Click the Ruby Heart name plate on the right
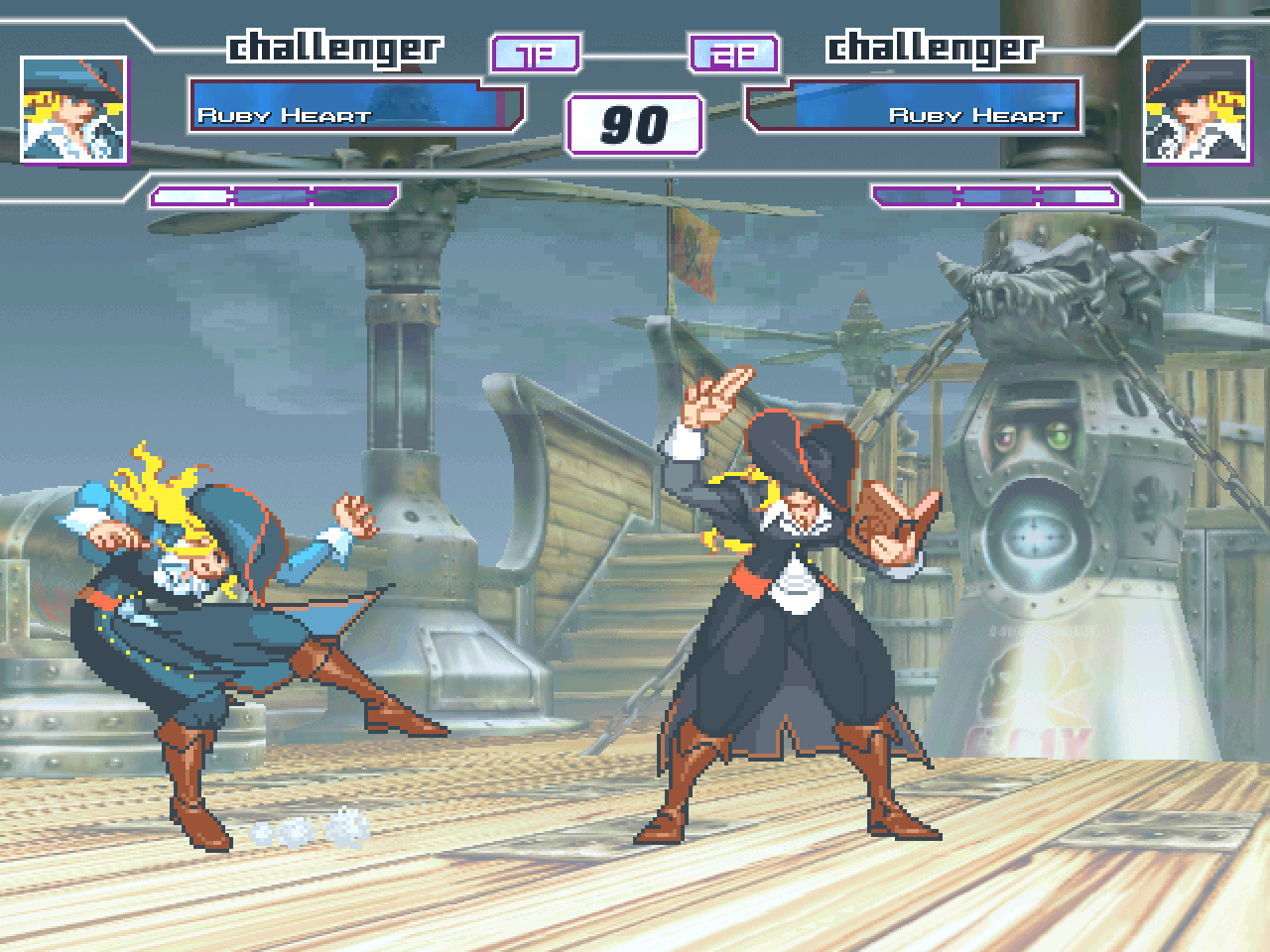This screenshot has width=1270, height=952. pos(977,114)
